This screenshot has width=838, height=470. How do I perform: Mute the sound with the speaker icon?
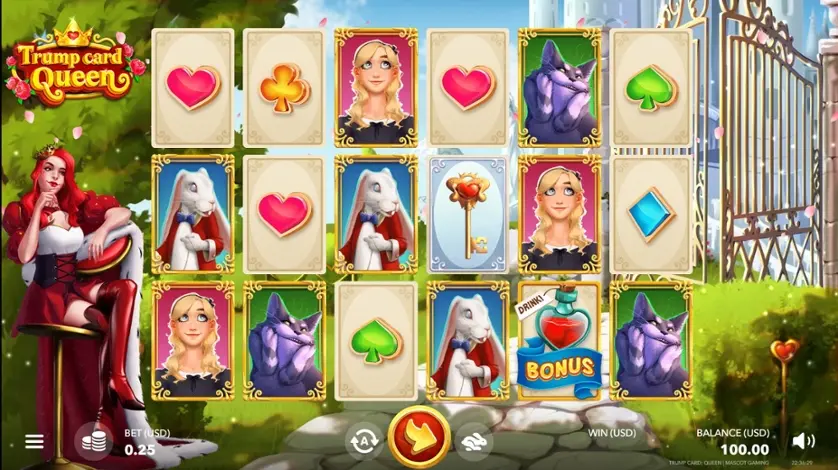803,440
